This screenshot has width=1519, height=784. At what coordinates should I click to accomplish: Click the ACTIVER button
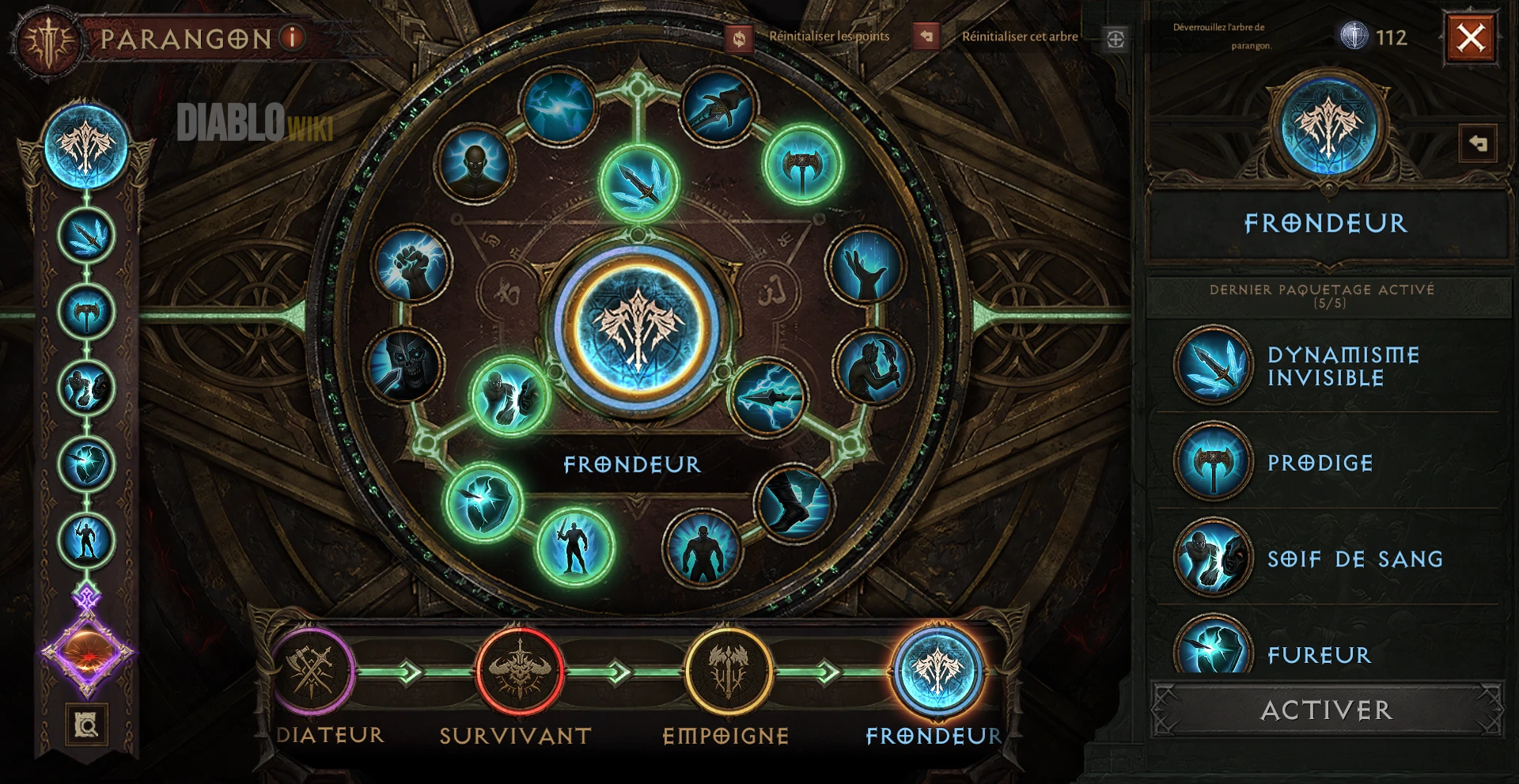[1327, 710]
